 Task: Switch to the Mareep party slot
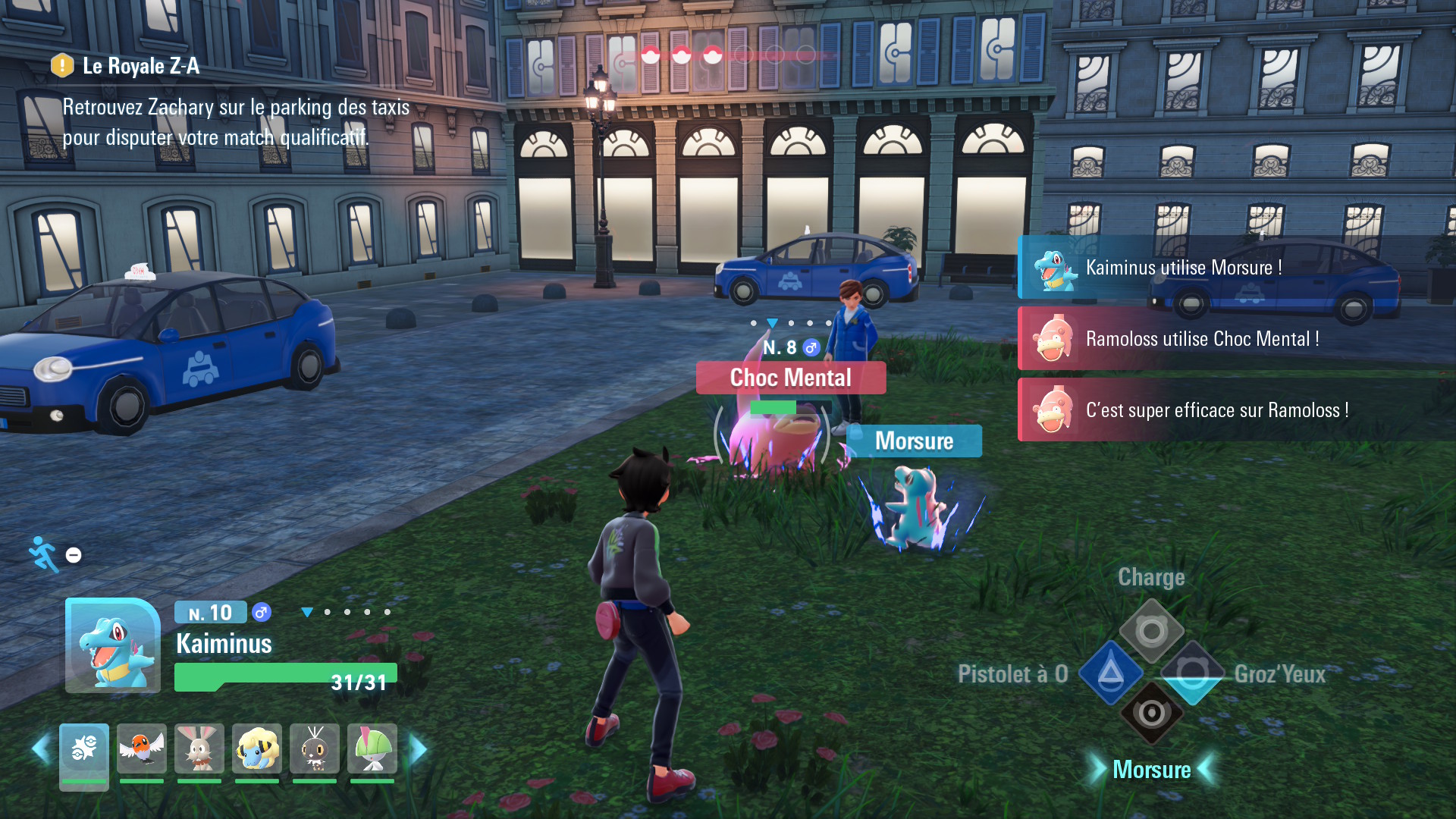pos(257,749)
